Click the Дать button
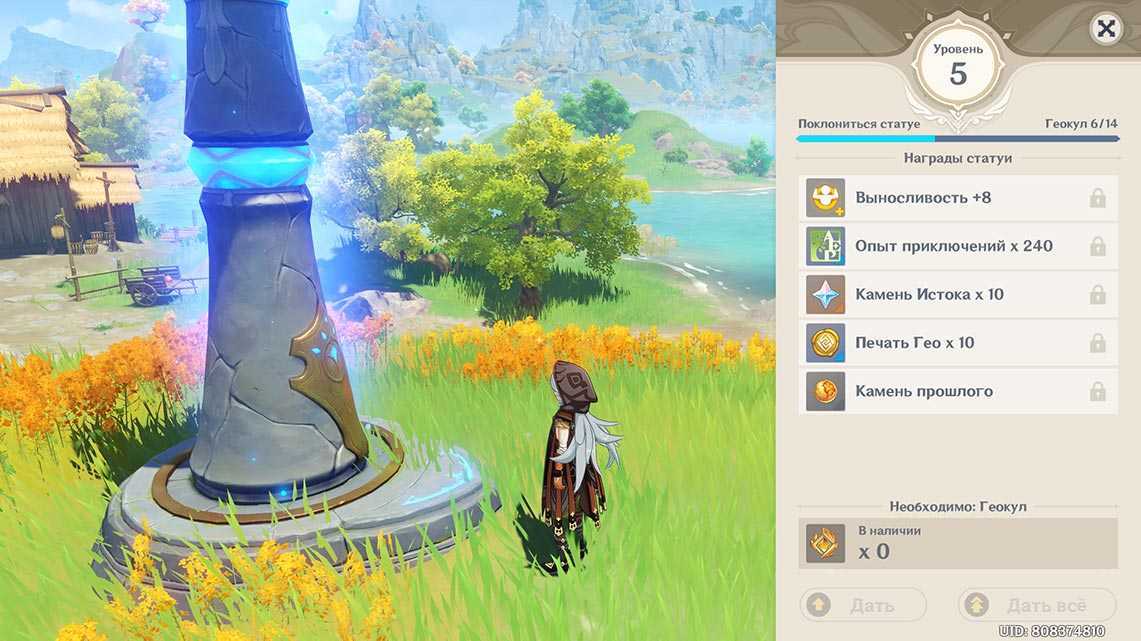This screenshot has width=1141, height=641. [863, 605]
